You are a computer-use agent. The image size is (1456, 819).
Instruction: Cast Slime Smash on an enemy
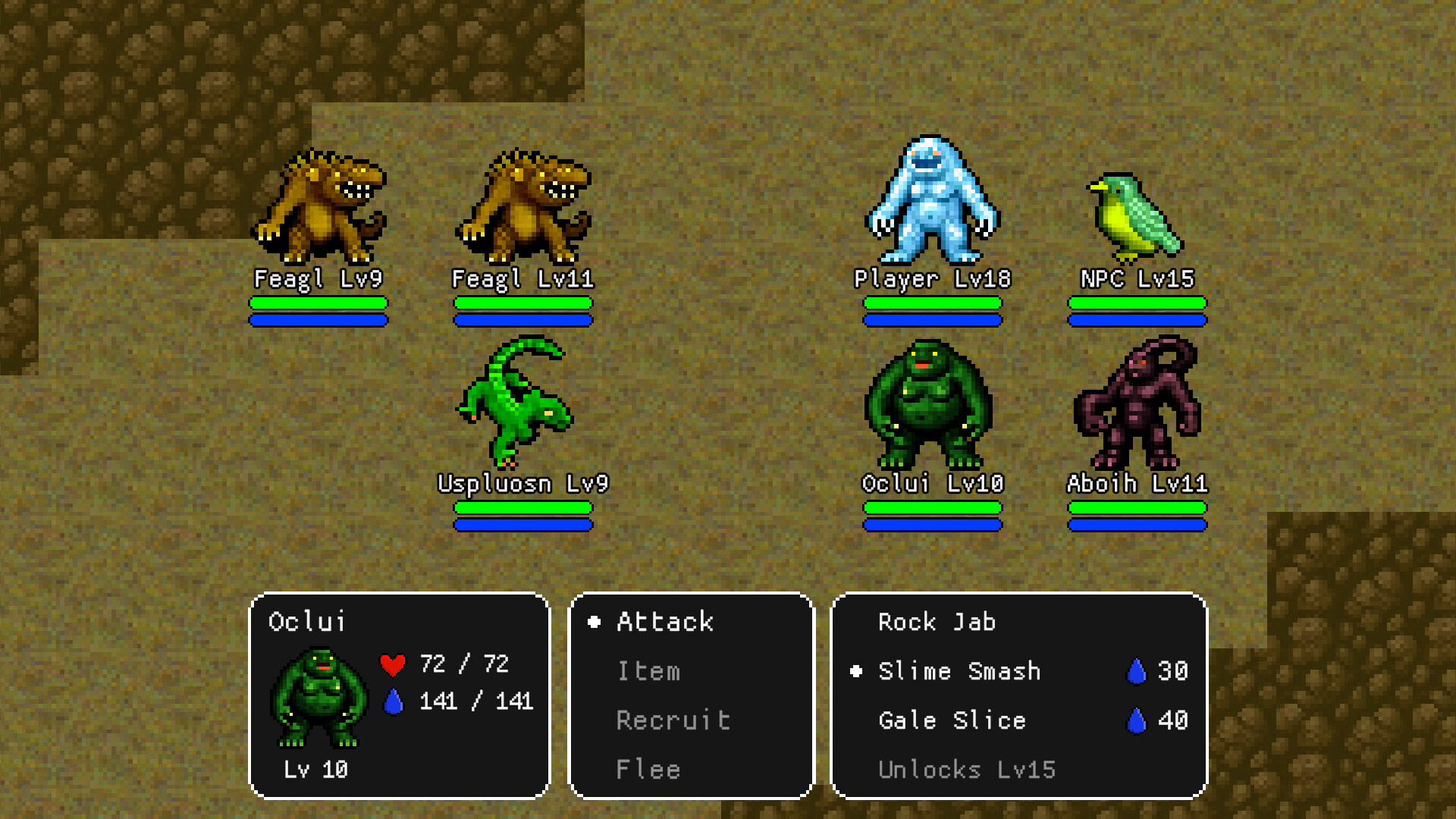click(959, 670)
